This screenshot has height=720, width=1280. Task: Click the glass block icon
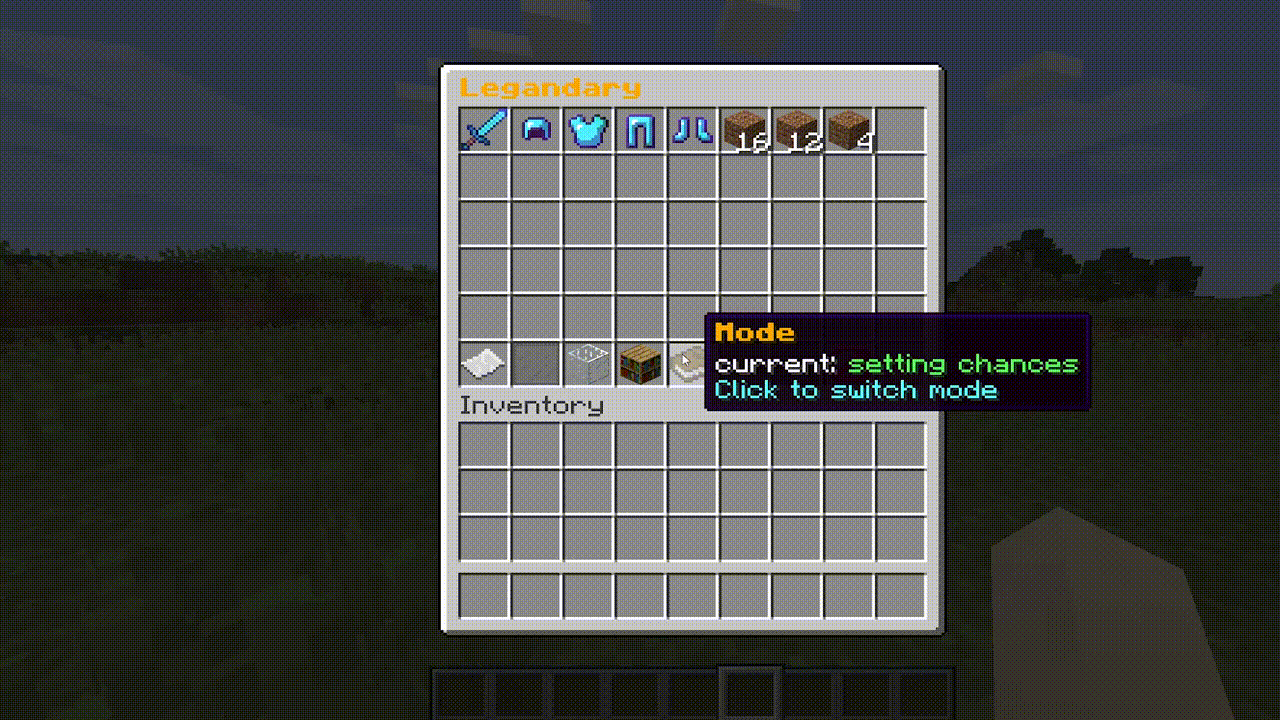tap(587, 362)
